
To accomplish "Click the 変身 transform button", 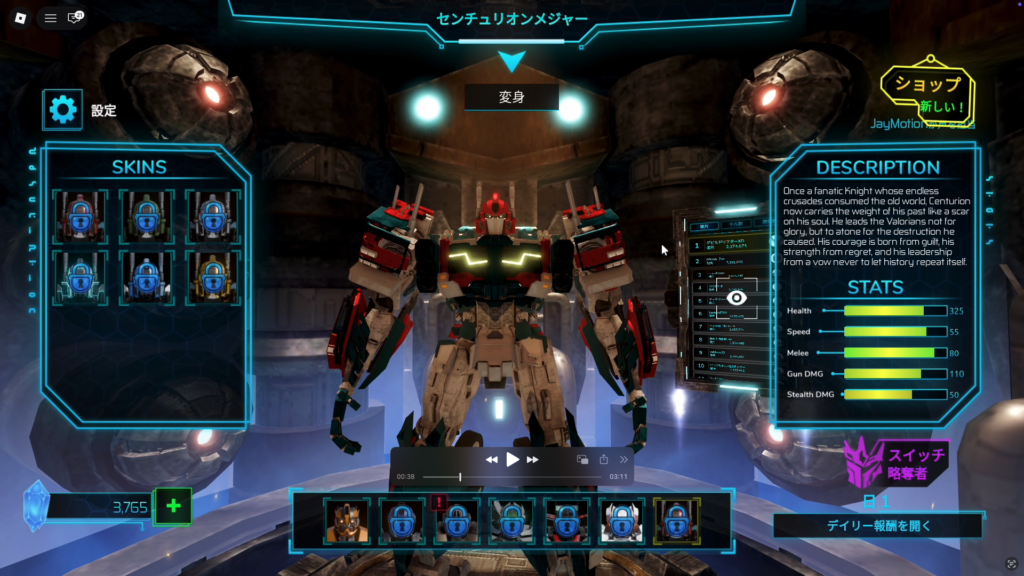I will click(x=511, y=98).
